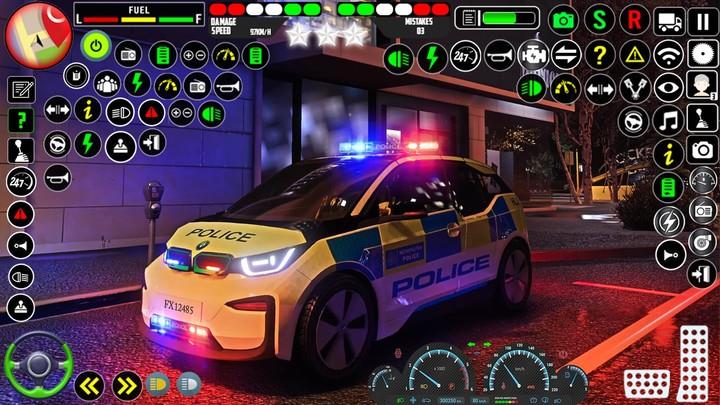This screenshot has height=405, width=720.
Task: Click the green camera icon
Action: click(564, 19)
